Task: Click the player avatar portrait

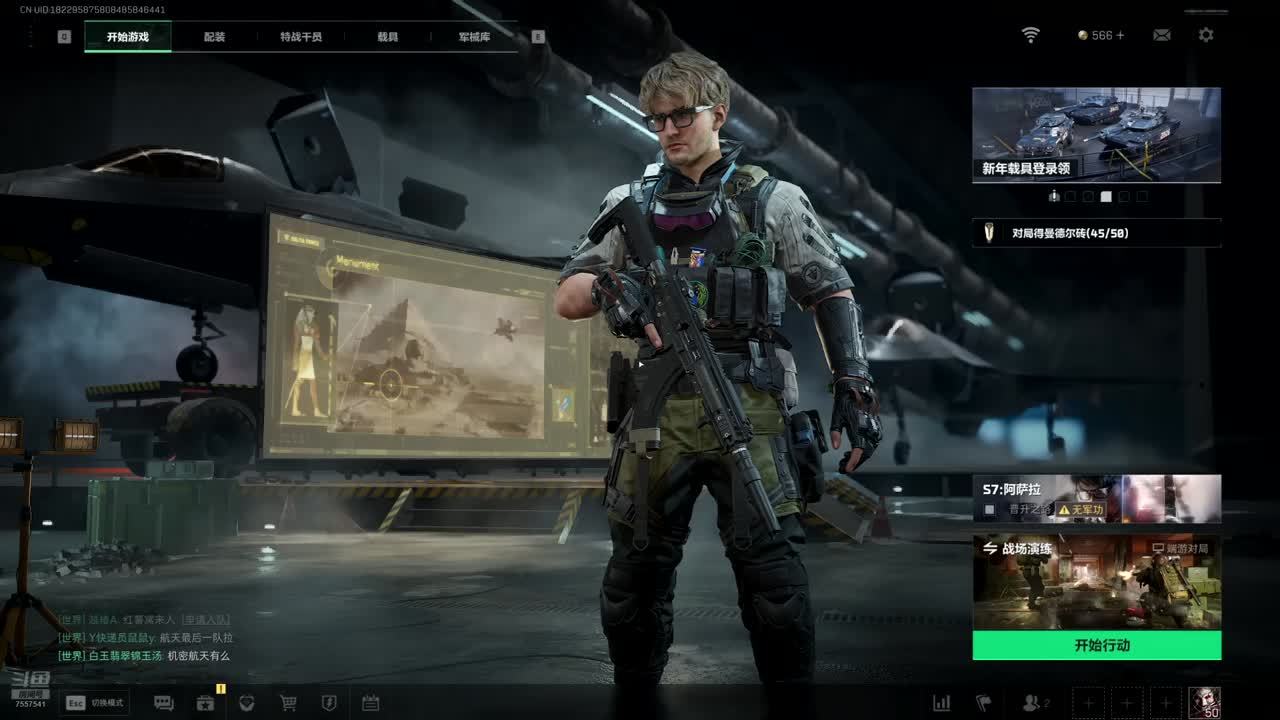Action: pyautogui.click(x=1204, y=702)
